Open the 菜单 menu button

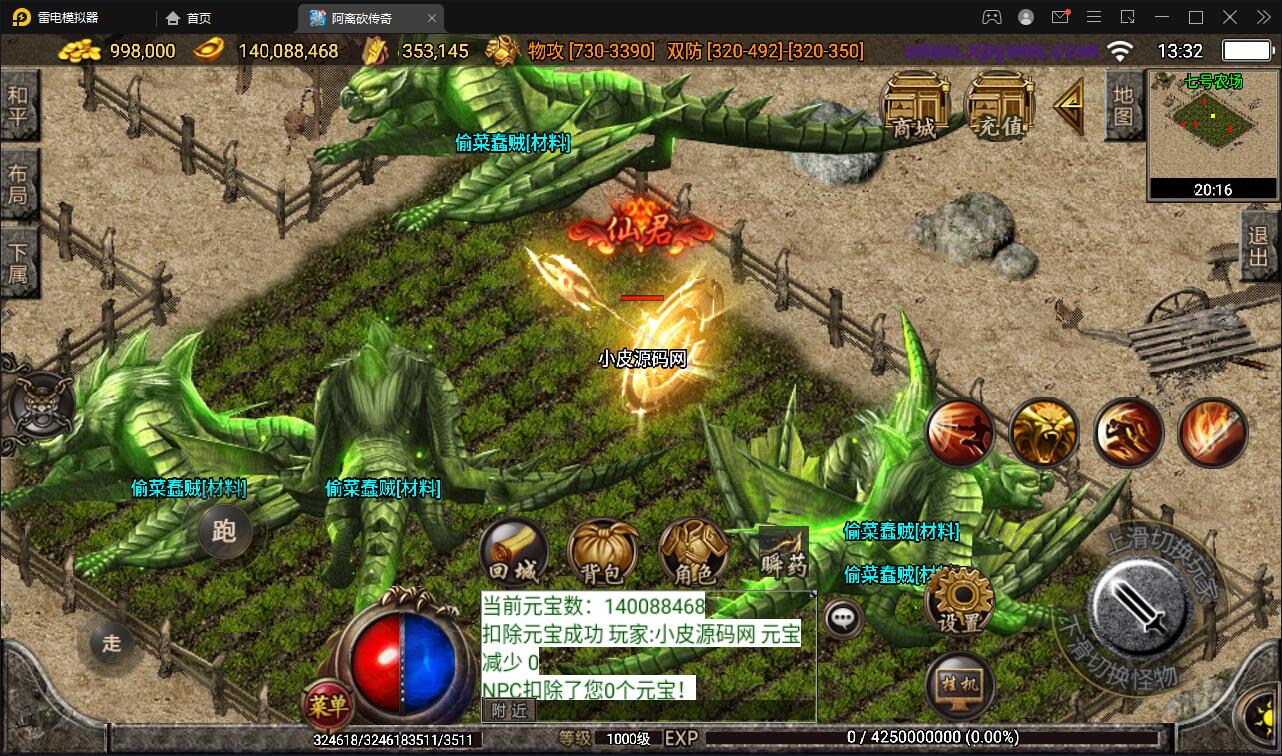[x=328, y=705]
